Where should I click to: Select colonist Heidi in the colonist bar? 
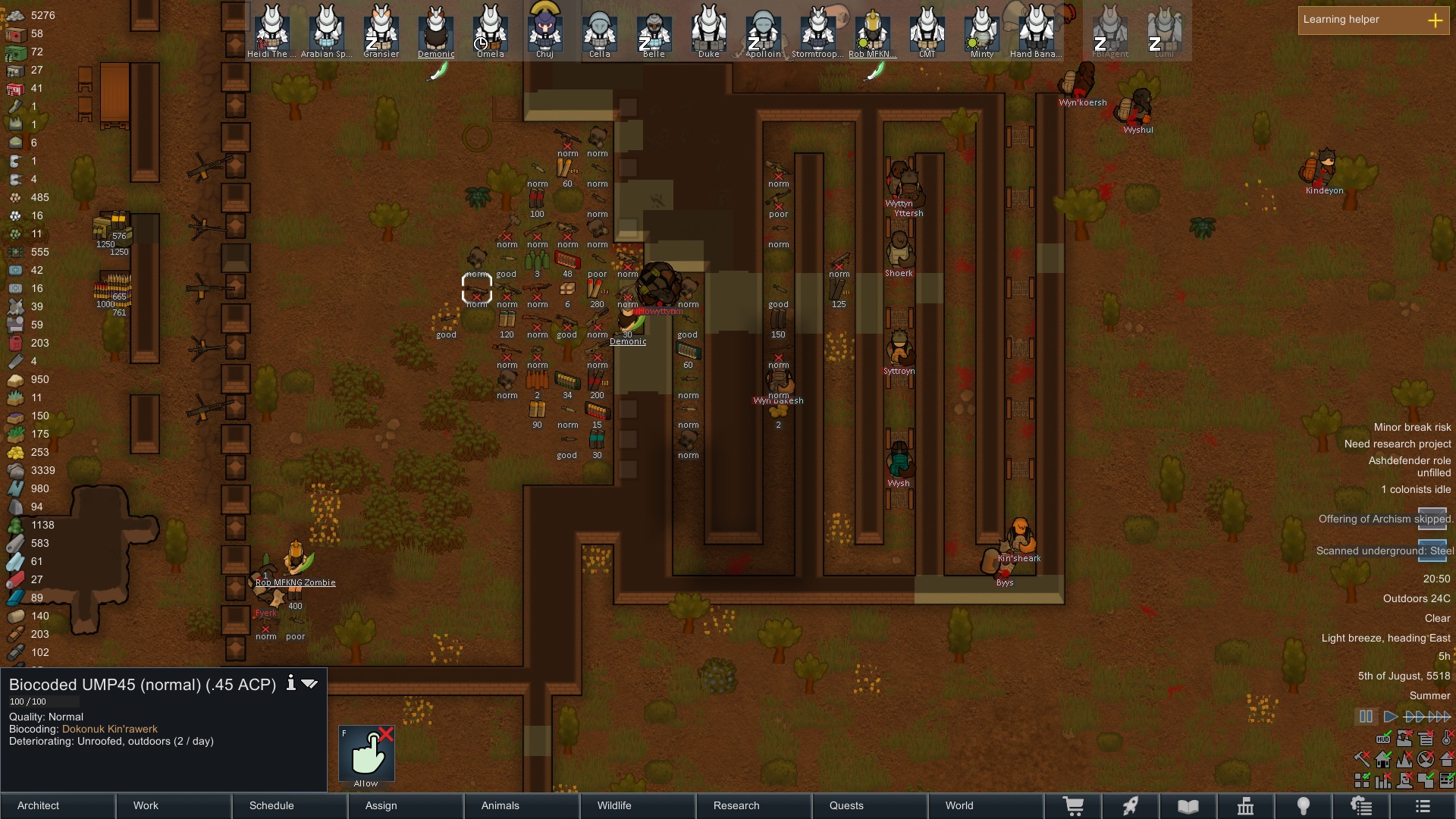271,30
